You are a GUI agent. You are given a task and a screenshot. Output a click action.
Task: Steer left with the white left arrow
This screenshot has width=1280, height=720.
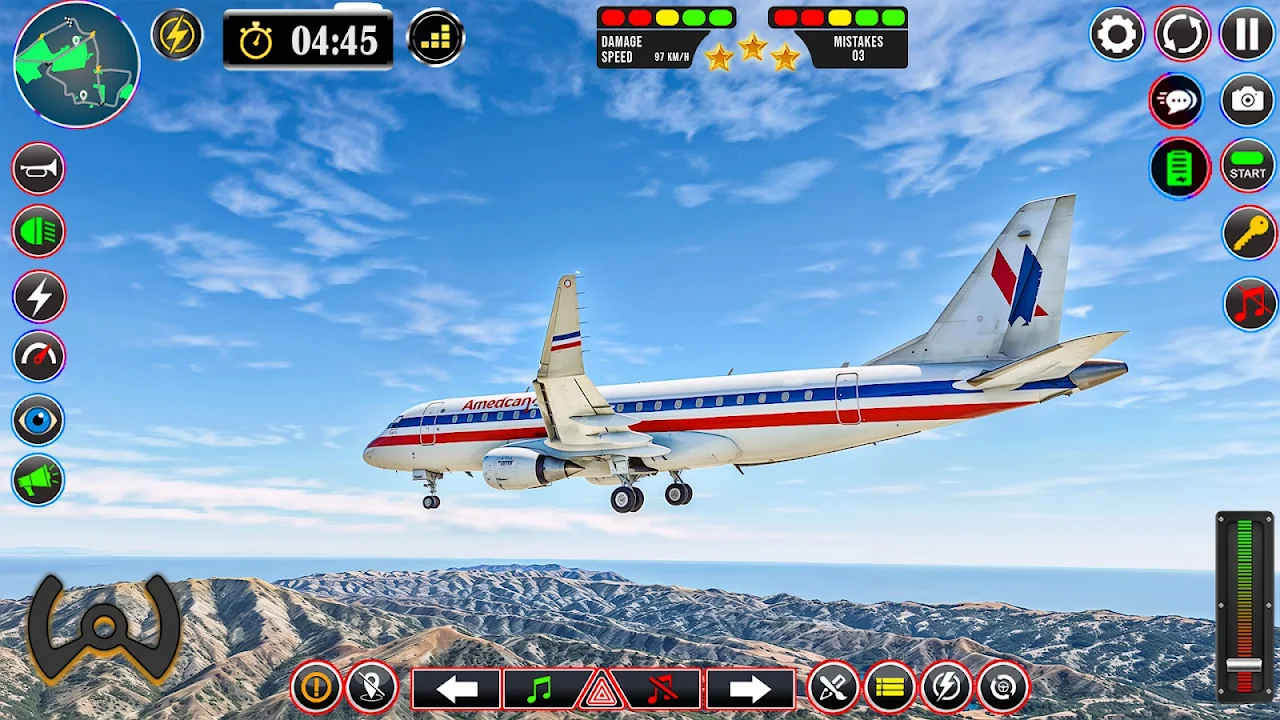click(456, 689)
